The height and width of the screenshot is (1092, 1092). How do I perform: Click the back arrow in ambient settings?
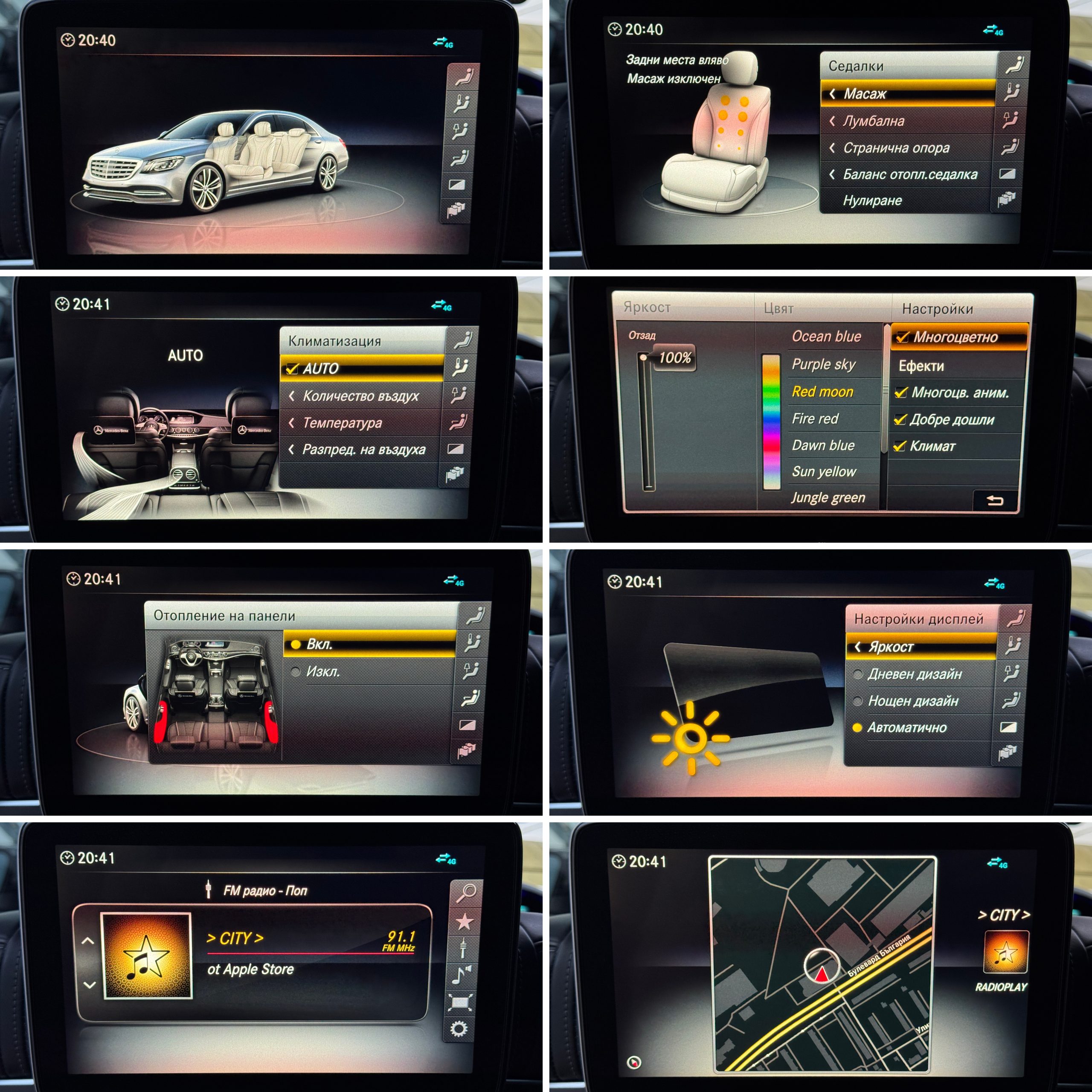pos(995,500)
